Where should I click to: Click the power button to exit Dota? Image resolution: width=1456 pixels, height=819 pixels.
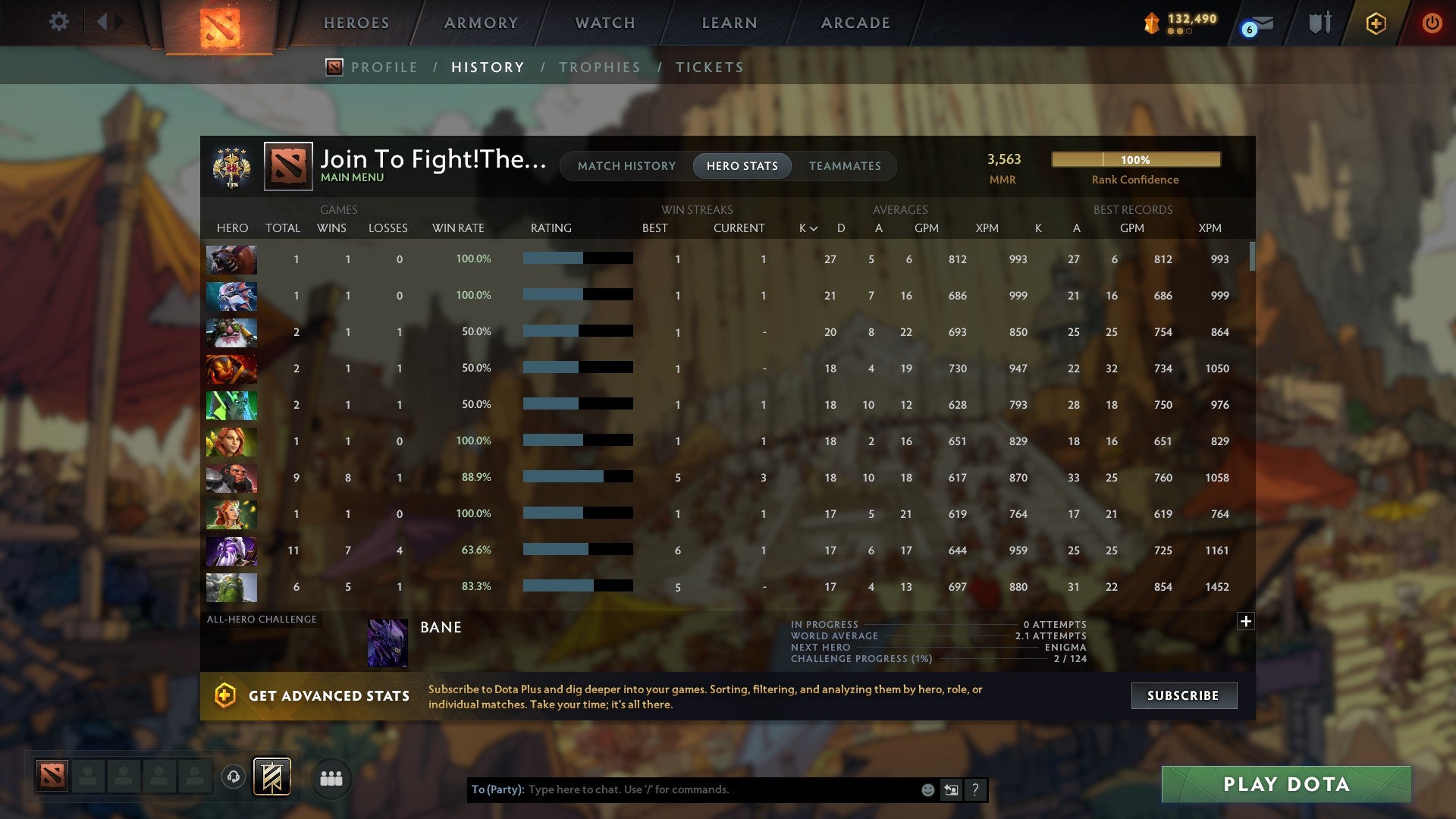click(x=1432, y=23)
